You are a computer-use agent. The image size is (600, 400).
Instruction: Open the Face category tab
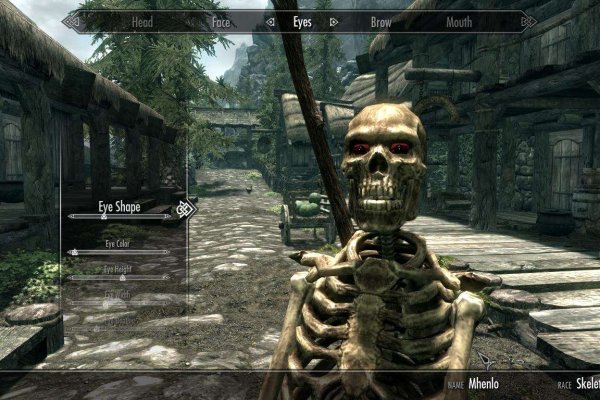221,20
